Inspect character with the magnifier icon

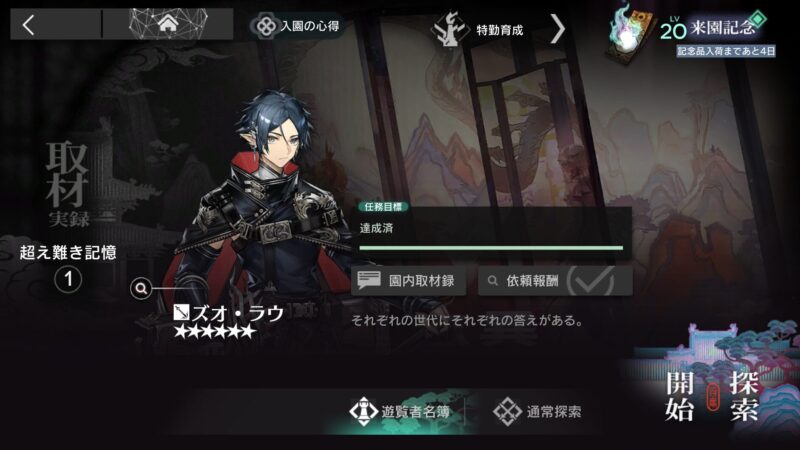coord(142,288)
